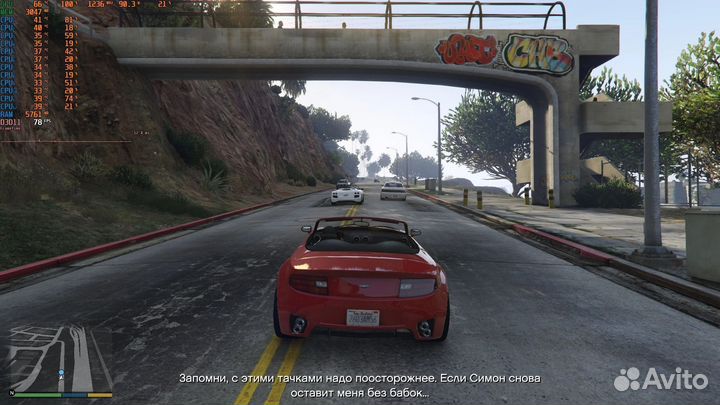Click the minimap radar
The image size is (720, 405).
[60, 358]
